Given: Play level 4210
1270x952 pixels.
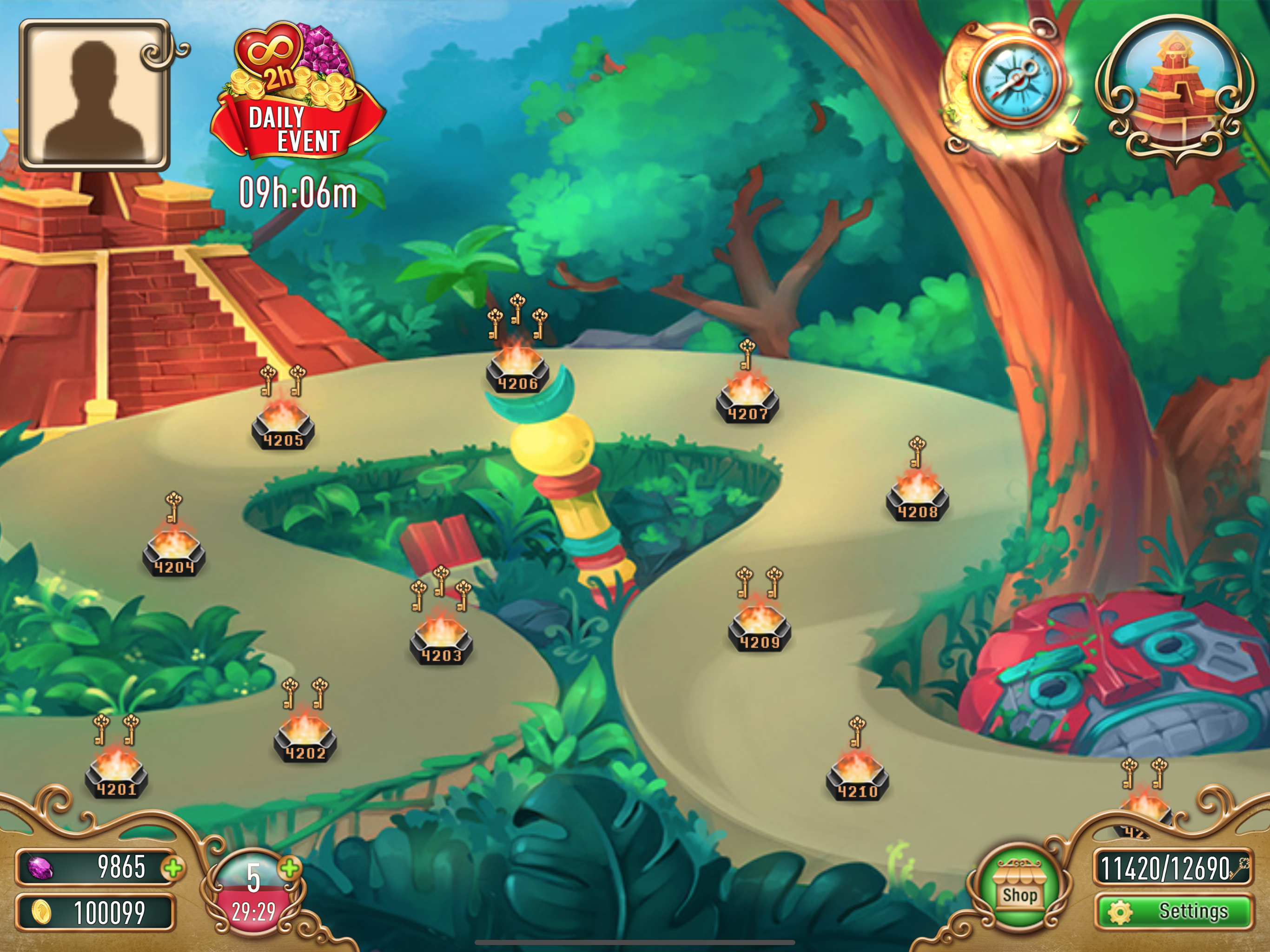Looking at the screenshot, I should (857, 776).
